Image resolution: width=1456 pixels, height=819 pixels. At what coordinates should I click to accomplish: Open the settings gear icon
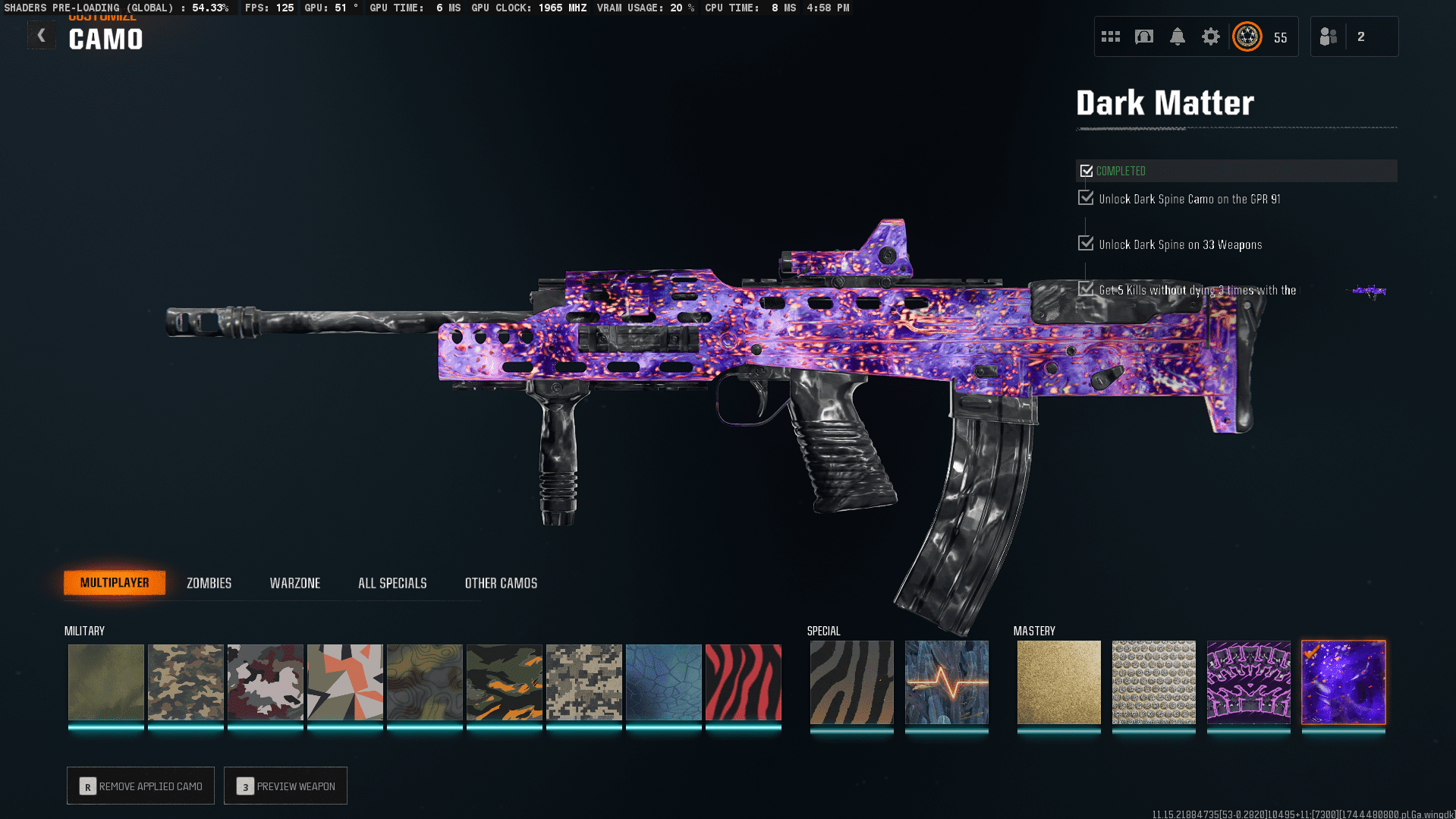[1210, 36]
